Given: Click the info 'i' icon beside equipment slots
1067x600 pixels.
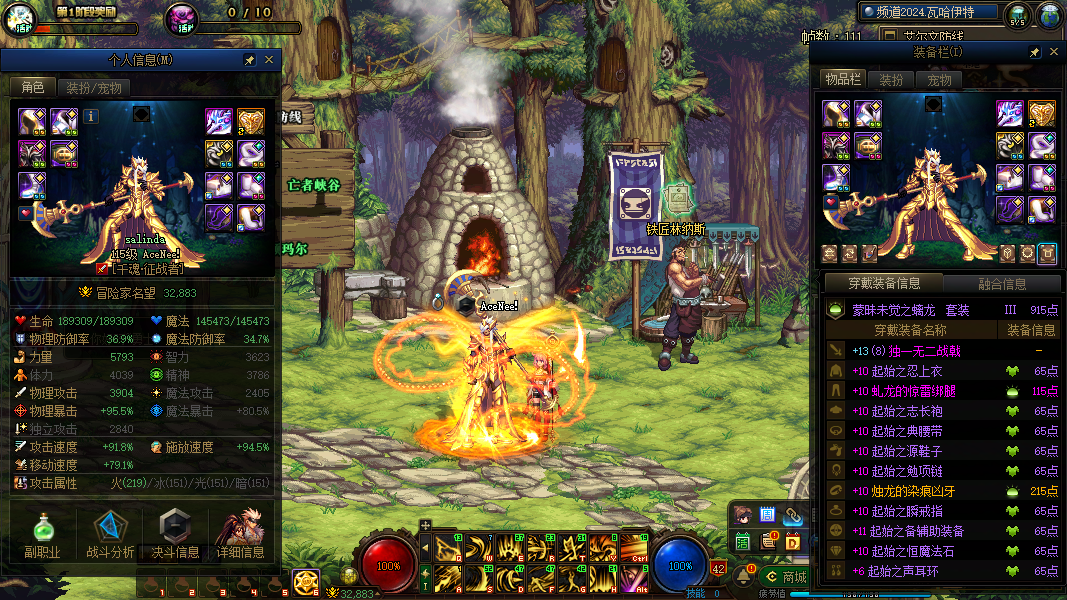Looking at the screenshot, I should tap(91, 116).
